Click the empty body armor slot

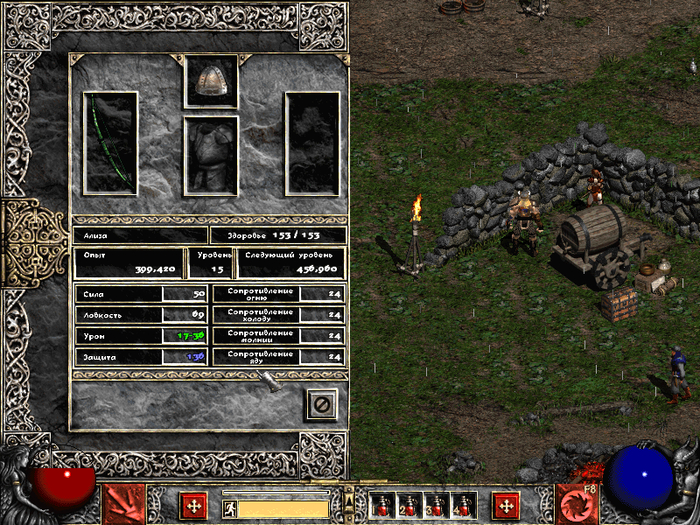tap(211, 155)
